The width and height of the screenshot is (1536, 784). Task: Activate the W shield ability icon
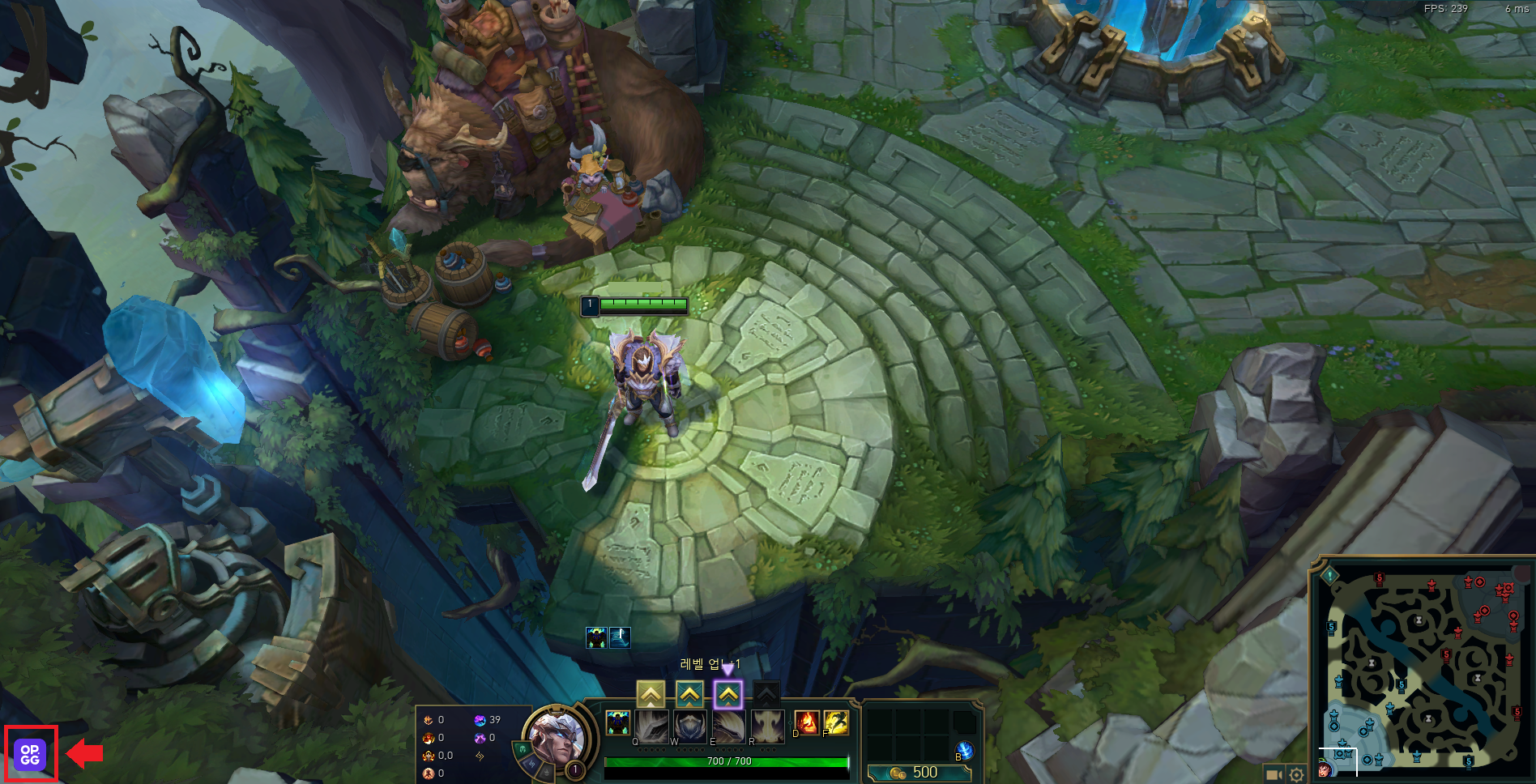690,726
